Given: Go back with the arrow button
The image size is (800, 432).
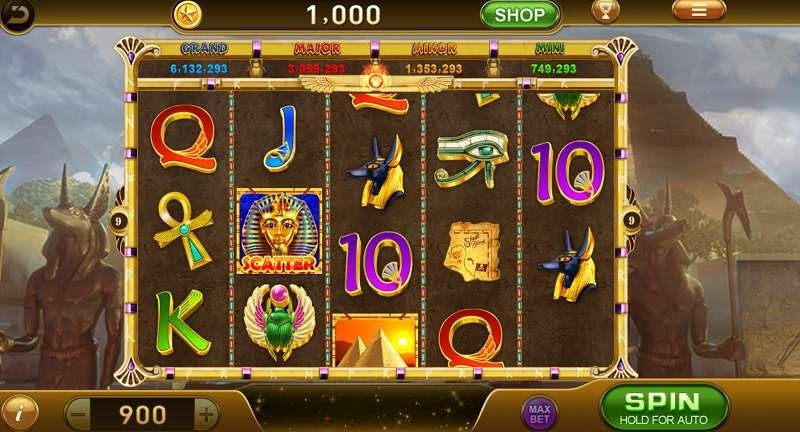Looking at the screenshot, I should 16,12.
